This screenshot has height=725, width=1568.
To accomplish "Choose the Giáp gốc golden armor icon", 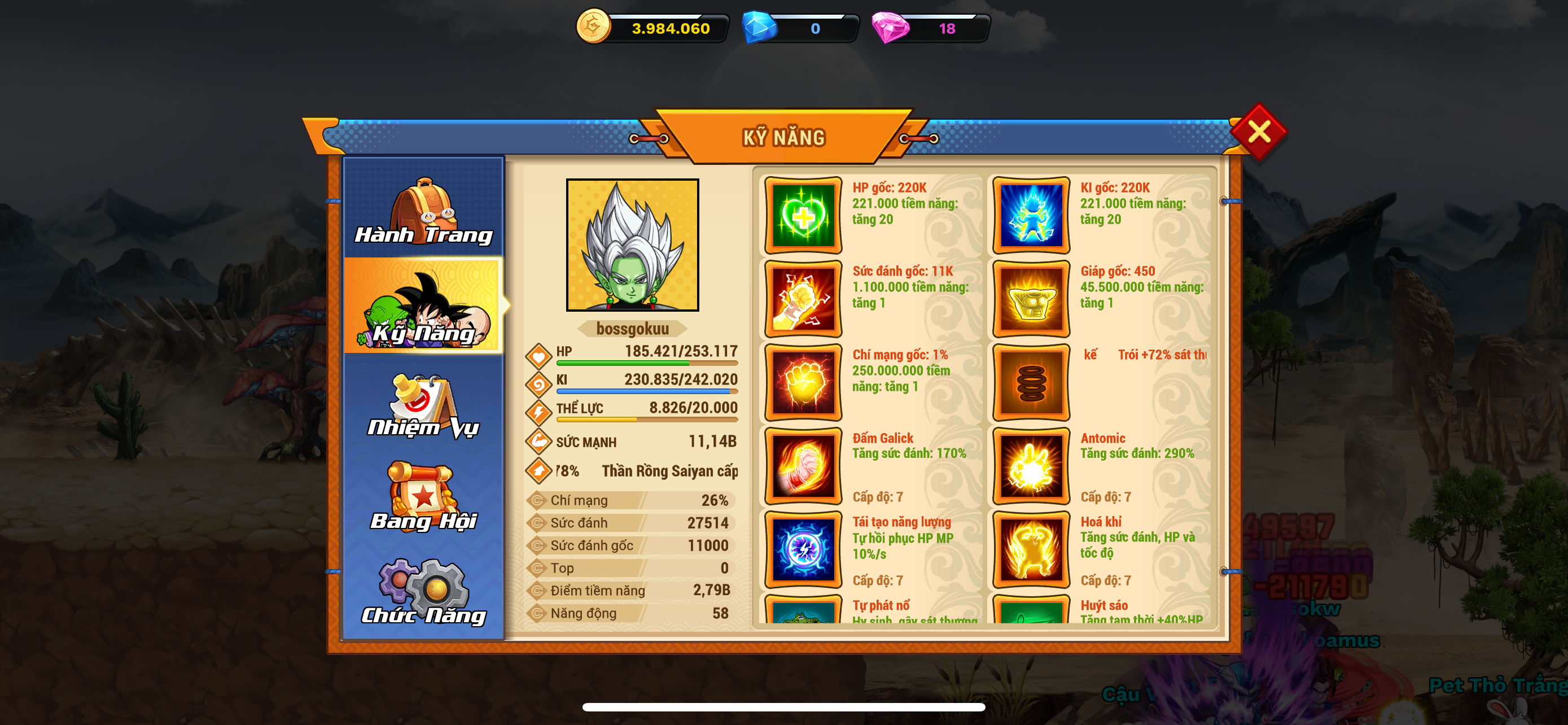I will (x=1031, y=299).
